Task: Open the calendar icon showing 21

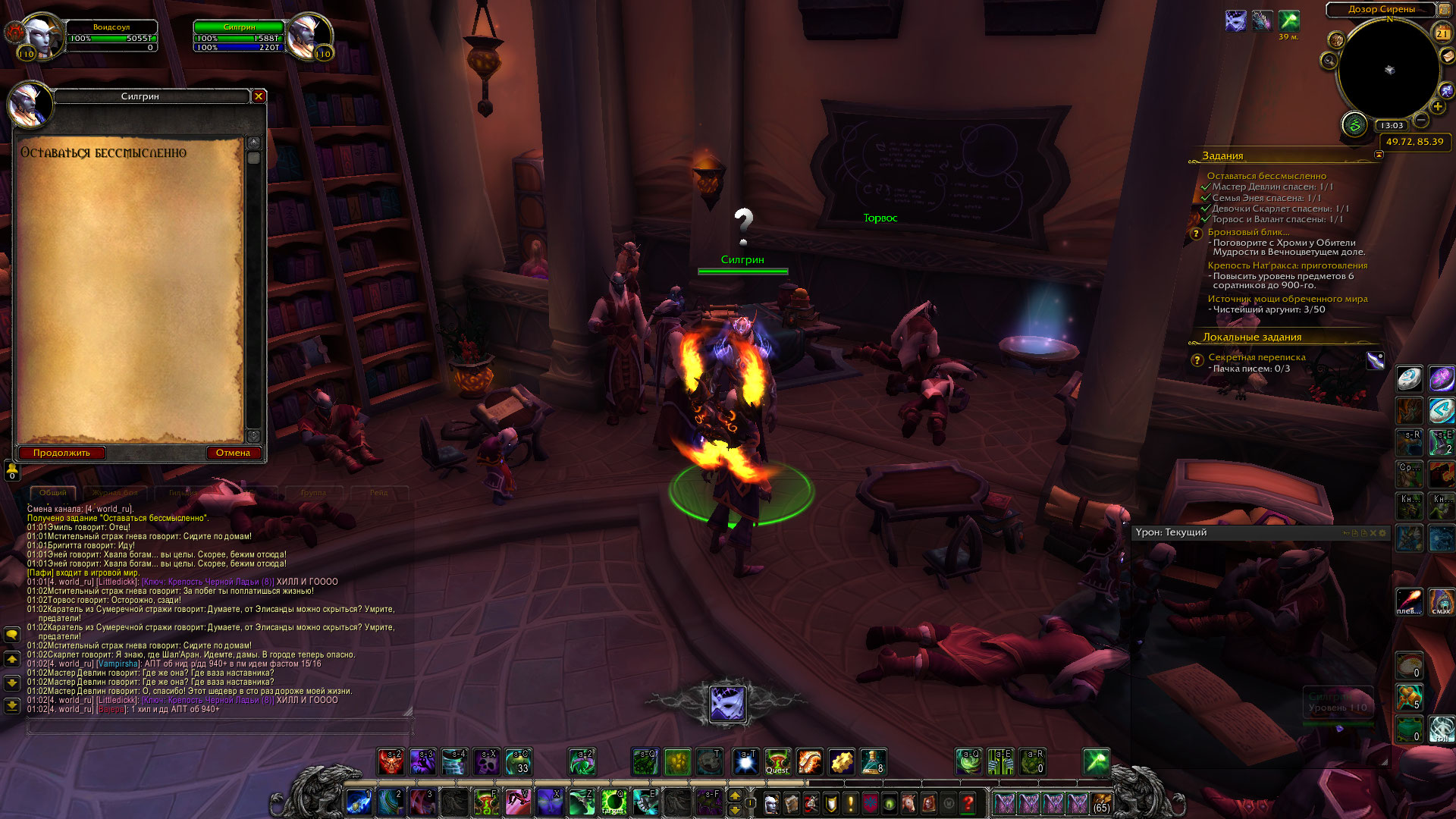Action: pos(1442,33)
